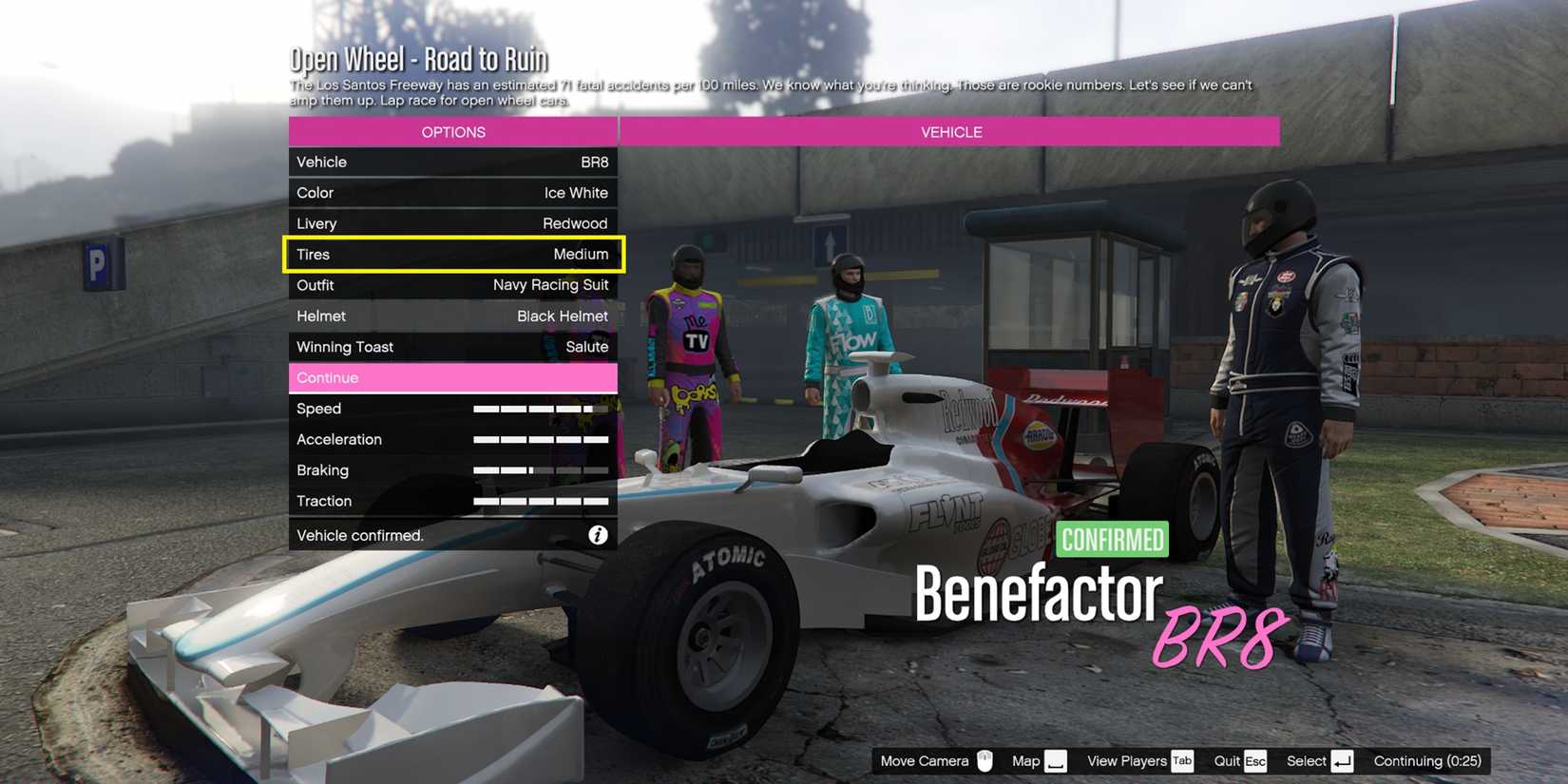Click the Continue button
1568x784 pixels.
[x=453, y=377]
